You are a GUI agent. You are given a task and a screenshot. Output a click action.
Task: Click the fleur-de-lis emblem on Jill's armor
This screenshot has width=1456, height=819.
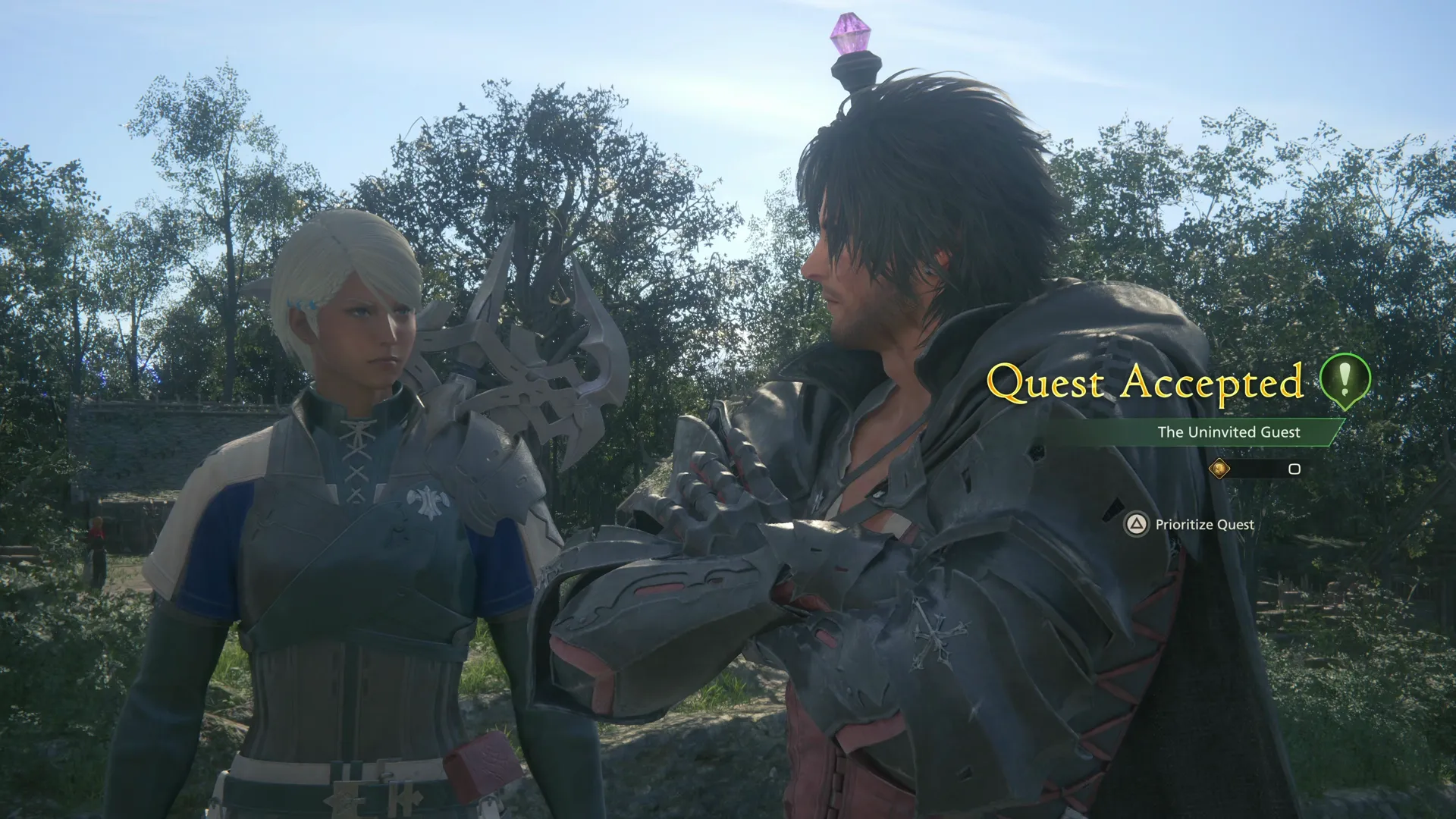[x=429, y=500]
